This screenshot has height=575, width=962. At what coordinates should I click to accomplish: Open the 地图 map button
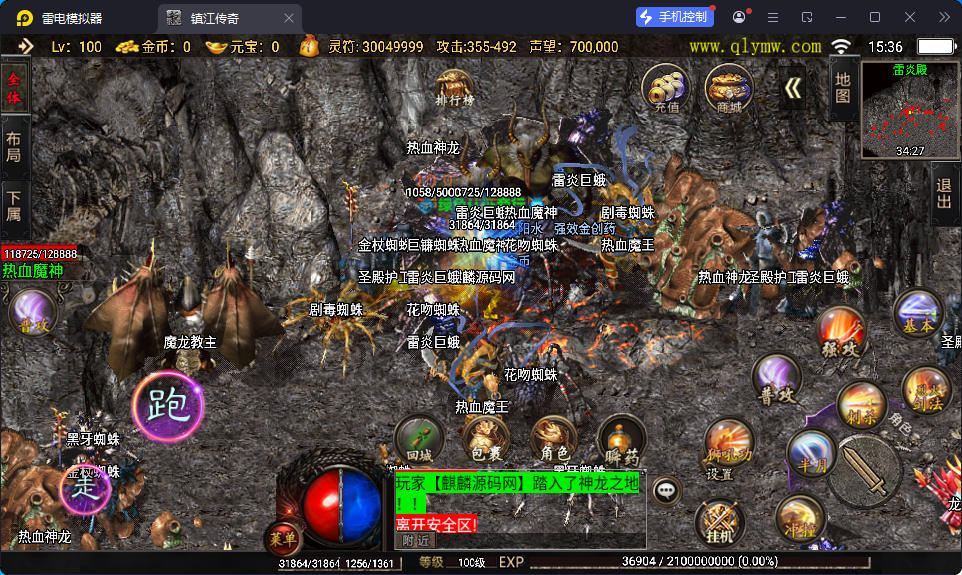842,90
